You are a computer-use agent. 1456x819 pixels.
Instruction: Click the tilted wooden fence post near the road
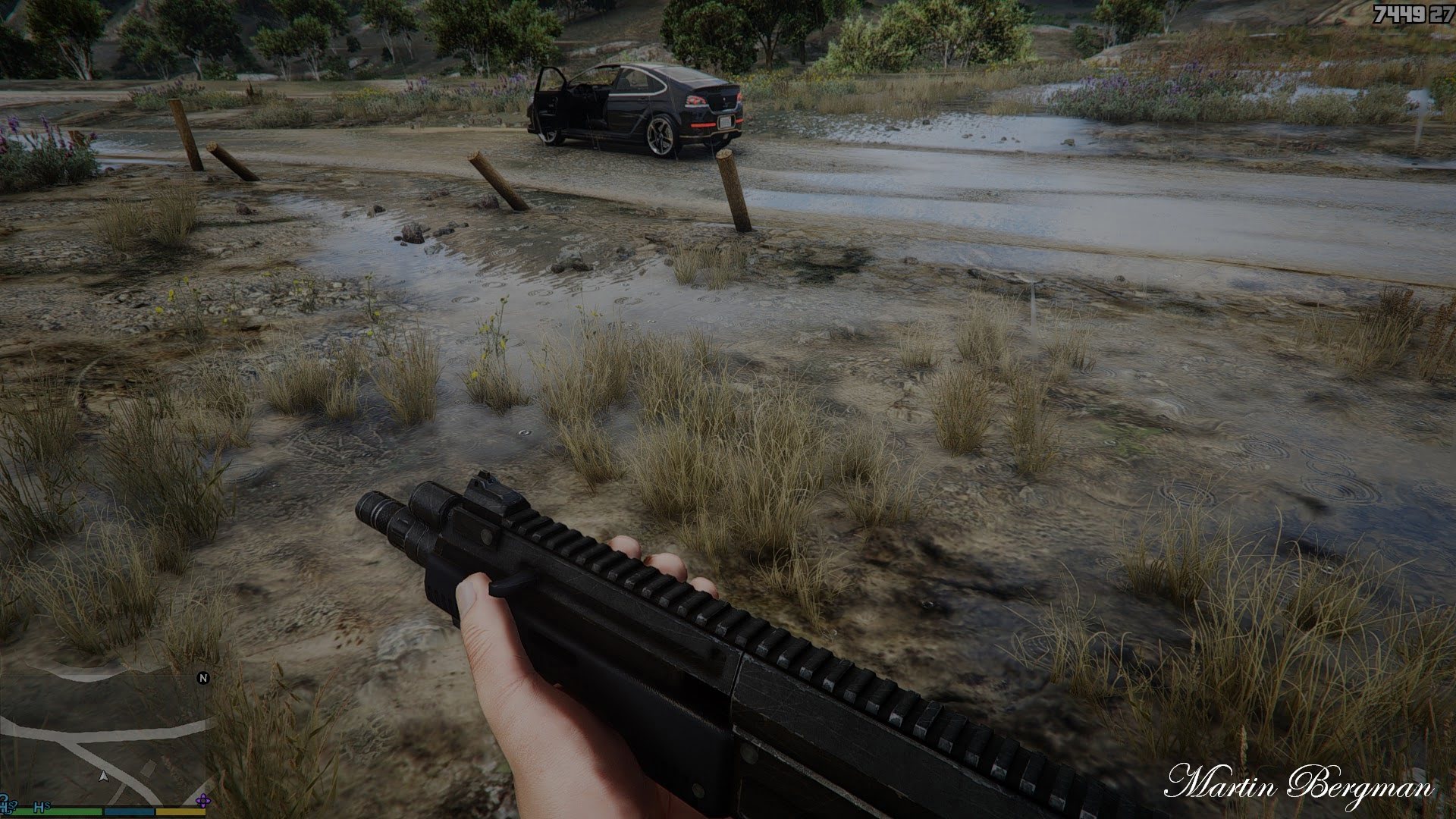733,190
